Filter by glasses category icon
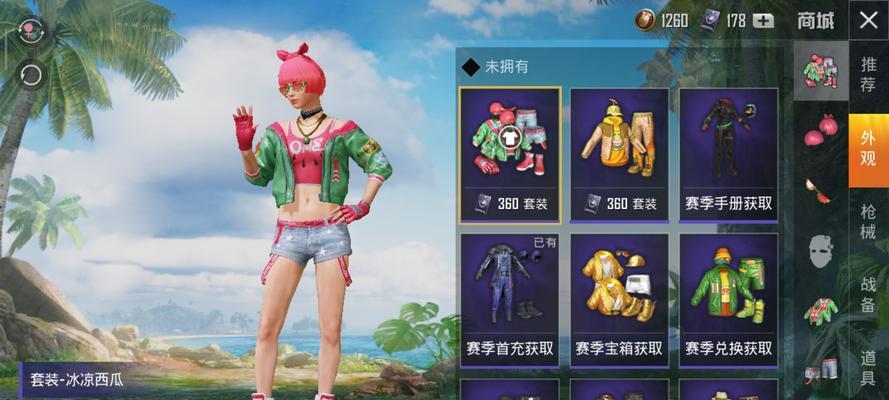This screenshot has height=400, width=889. [x=821, y=188]
